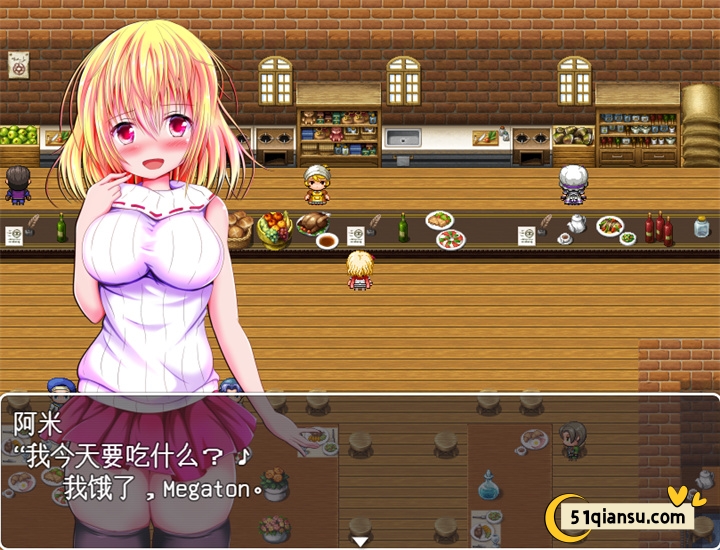Click the dialogue continue arrow

(360, 540)
